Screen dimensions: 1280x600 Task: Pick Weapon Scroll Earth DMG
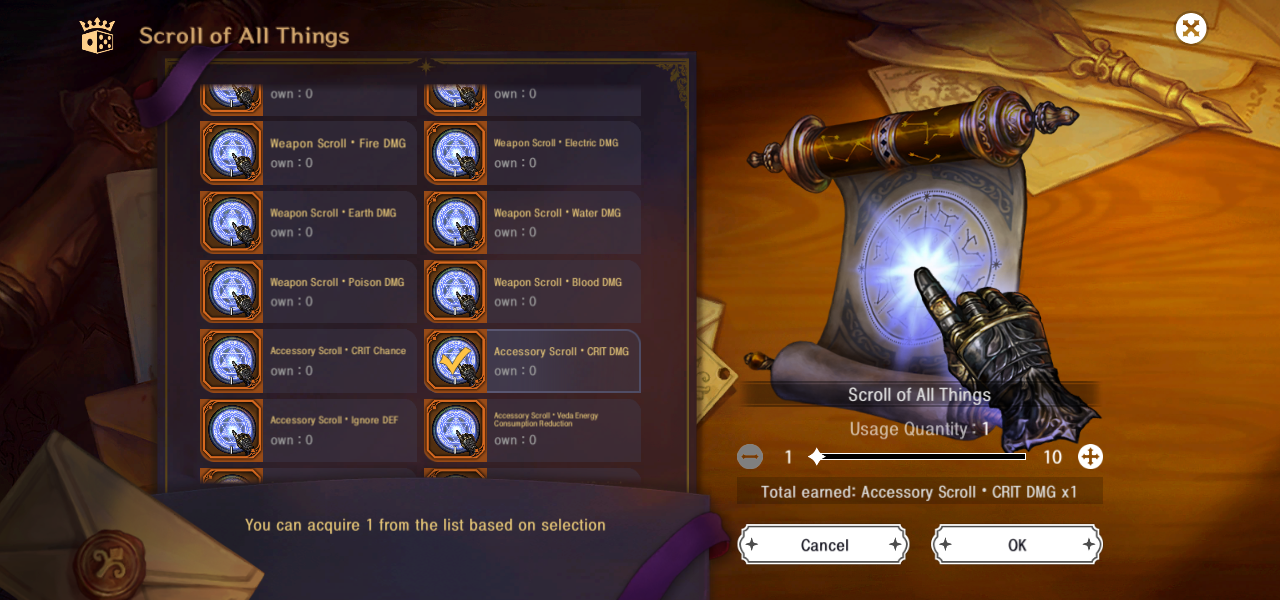[308, 222]
